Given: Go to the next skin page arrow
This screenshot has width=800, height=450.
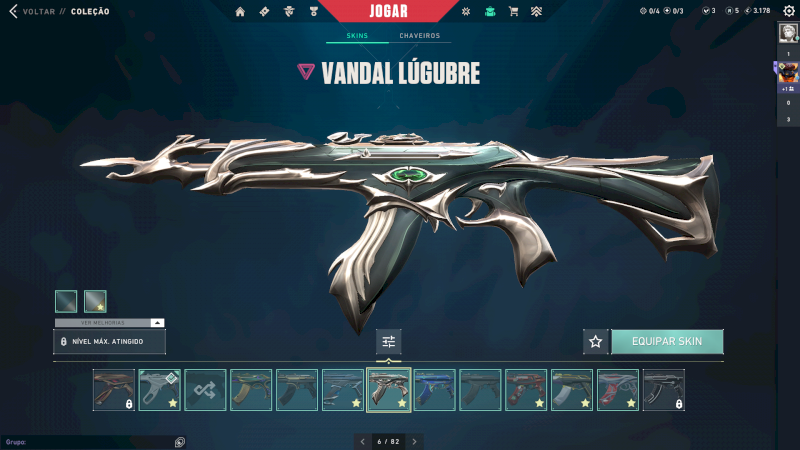Looking at the screenshot, I should tap(415, 441).
